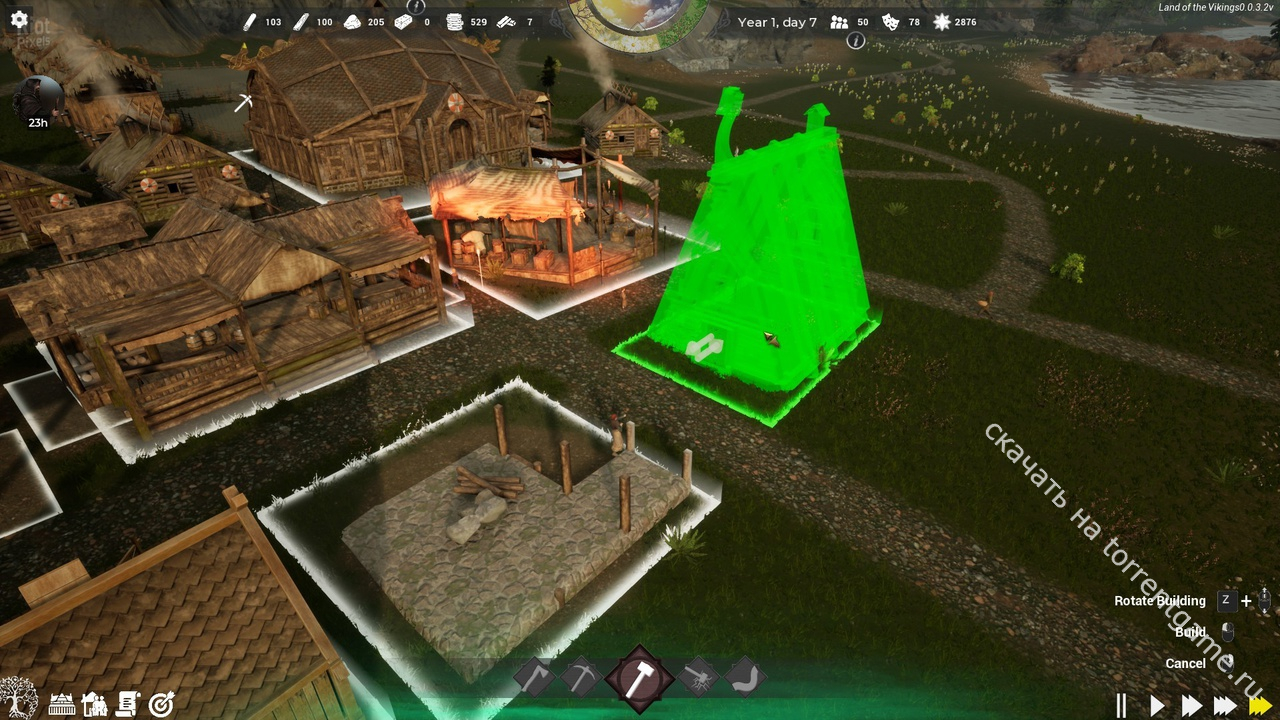Click the population icon showing 50
1280x720 pixels.
[839, 22]
